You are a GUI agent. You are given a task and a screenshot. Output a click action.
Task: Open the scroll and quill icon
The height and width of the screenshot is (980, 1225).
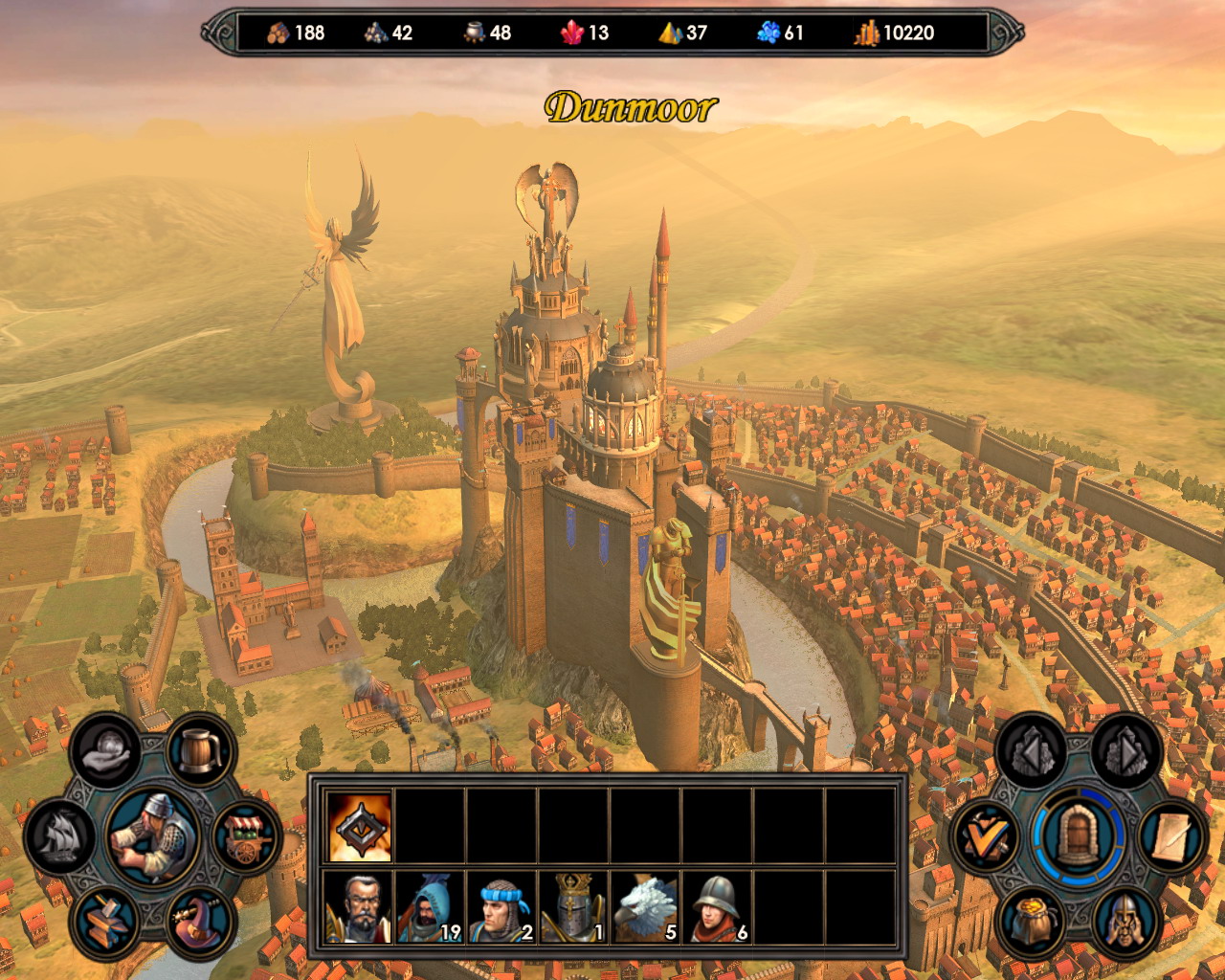tap(1173, 837)
